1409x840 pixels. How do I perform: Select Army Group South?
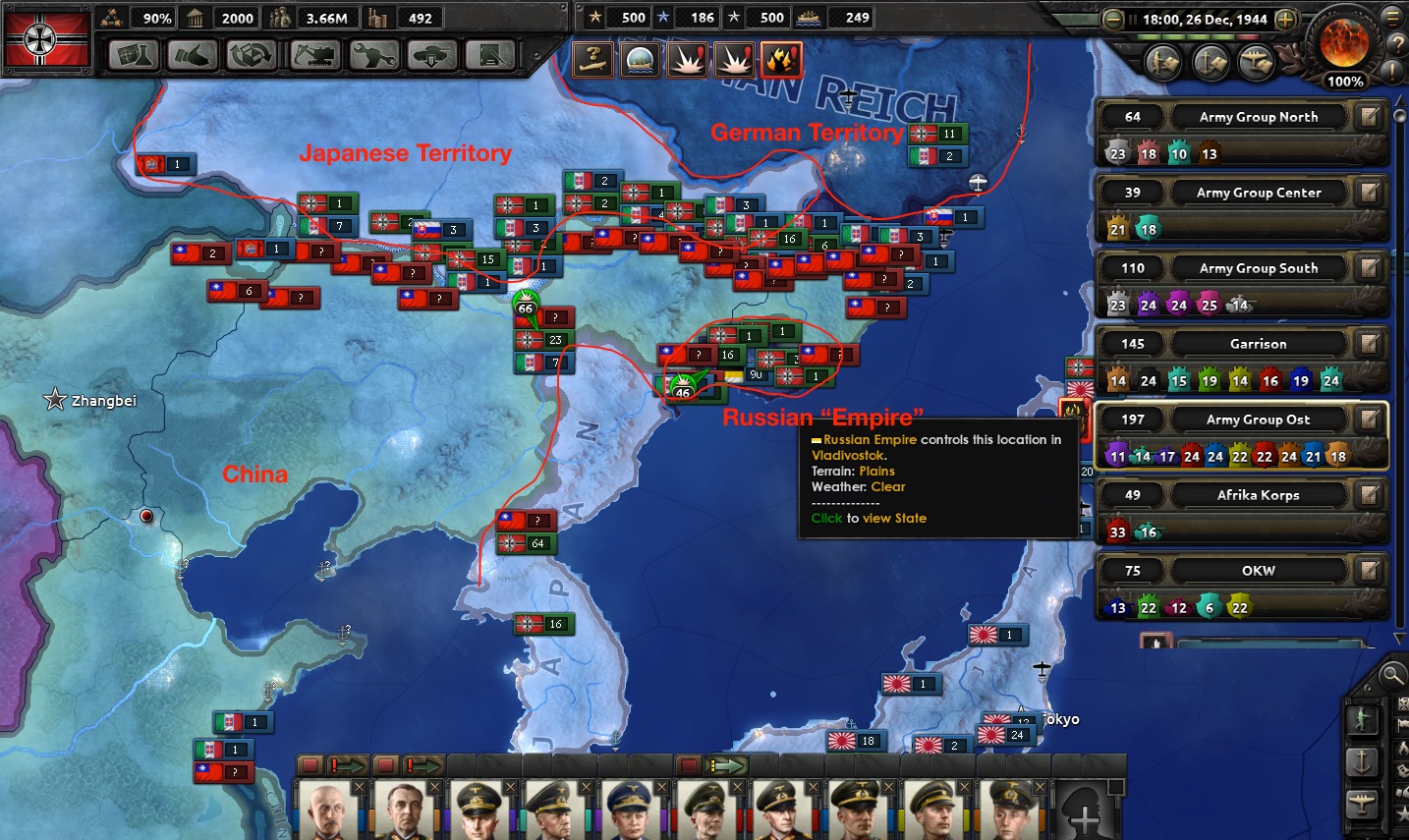click(1258, 268)
